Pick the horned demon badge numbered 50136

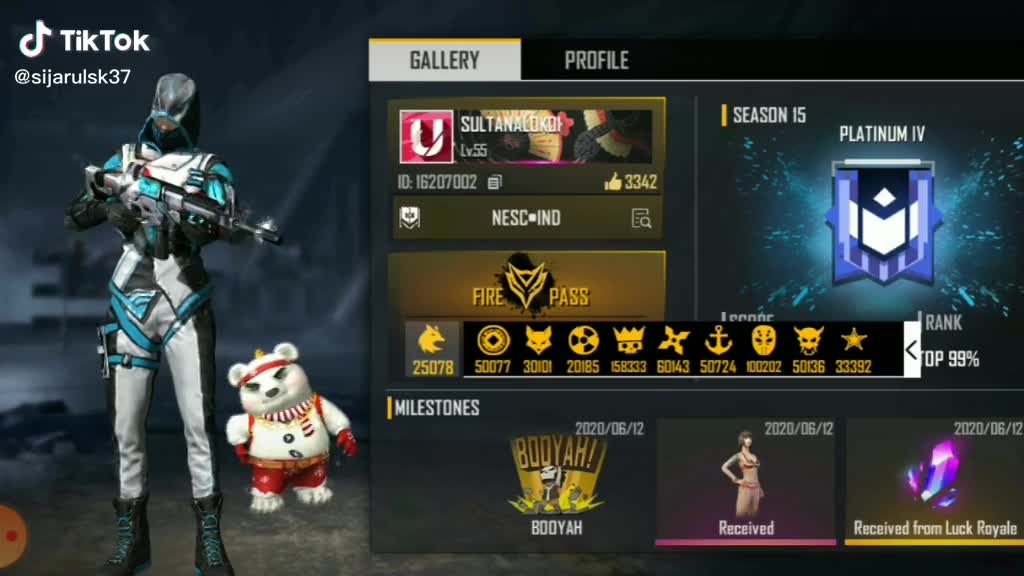click(808, 349)
